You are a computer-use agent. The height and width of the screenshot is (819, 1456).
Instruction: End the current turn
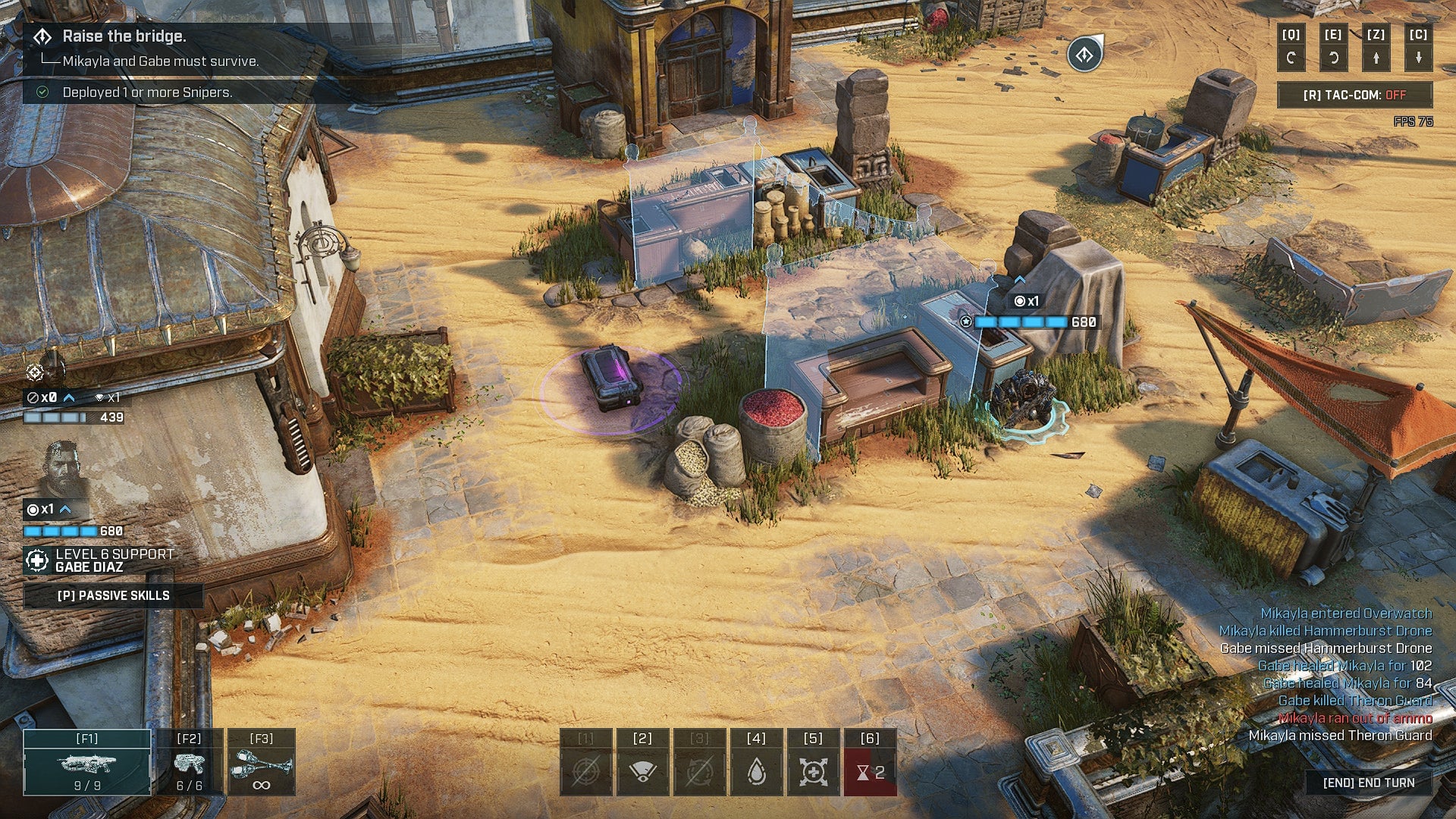click(x=1368, y=783)
